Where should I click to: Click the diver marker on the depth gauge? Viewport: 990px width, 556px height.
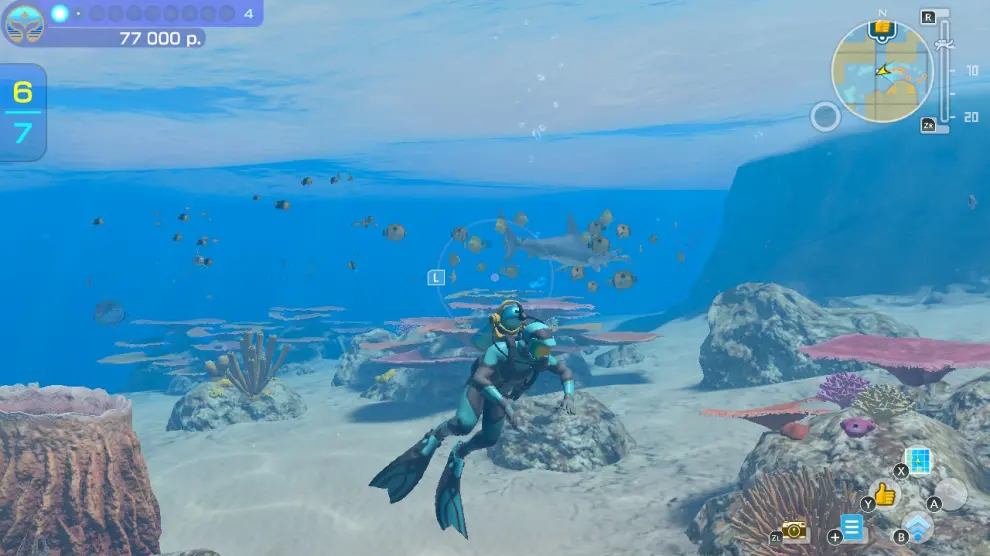pyautogui.click(x=941, y=44)
